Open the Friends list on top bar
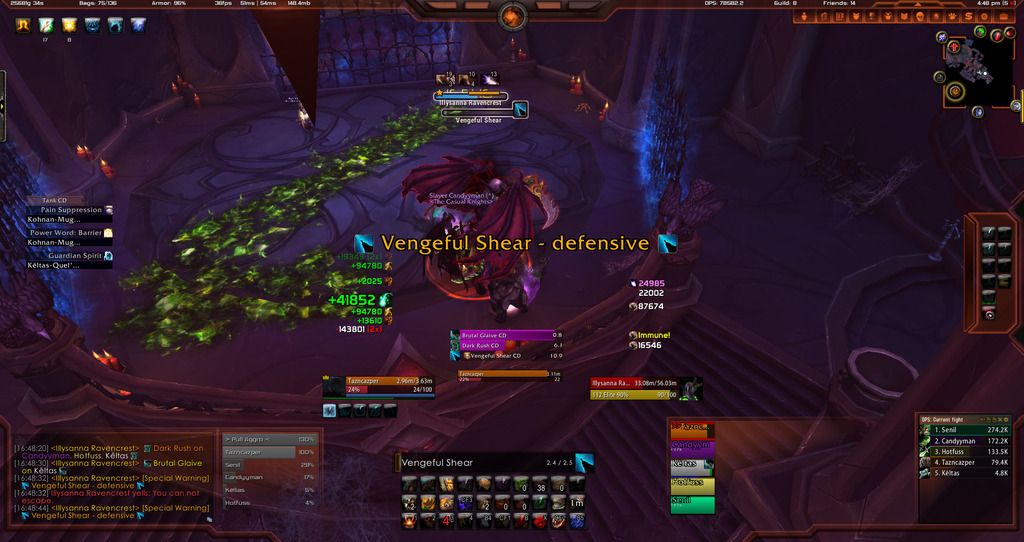 [x=838, y=4]
